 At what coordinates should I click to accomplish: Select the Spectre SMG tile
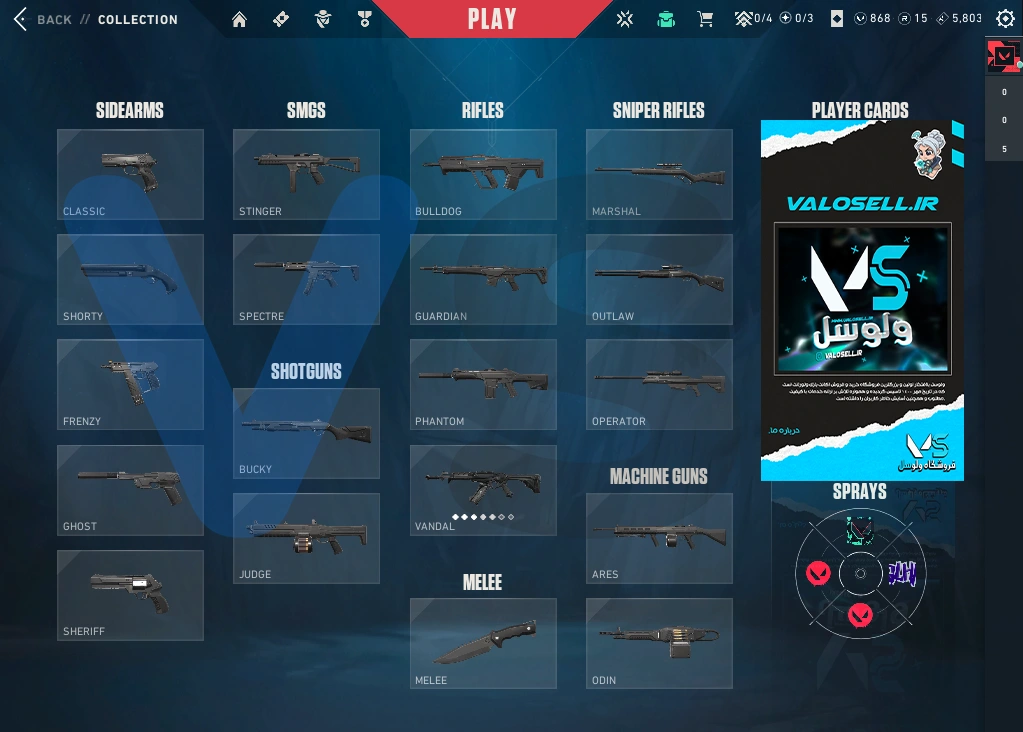point(306,279)
